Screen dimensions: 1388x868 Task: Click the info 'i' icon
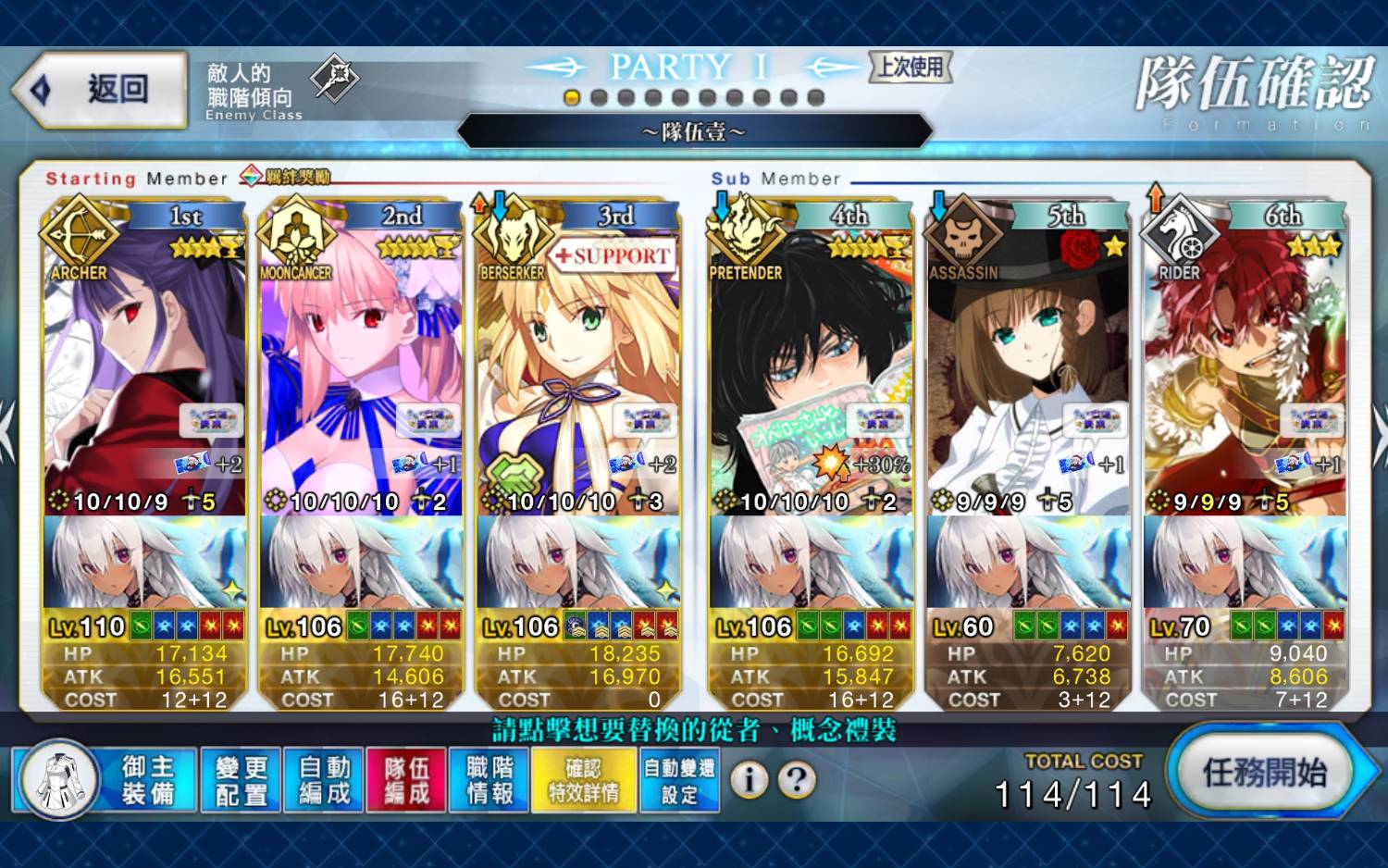tap(750, 780)
